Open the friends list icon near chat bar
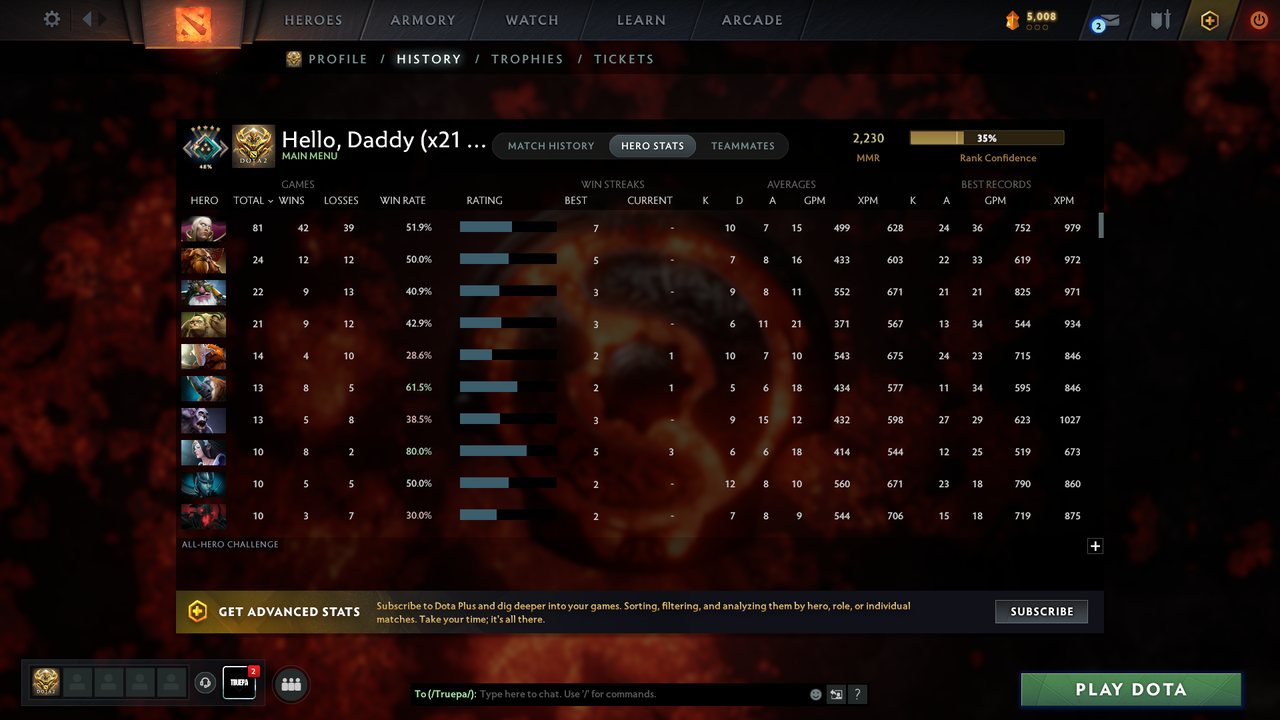Viewport: 1280px width, 720px height. [x=290, y=684]
